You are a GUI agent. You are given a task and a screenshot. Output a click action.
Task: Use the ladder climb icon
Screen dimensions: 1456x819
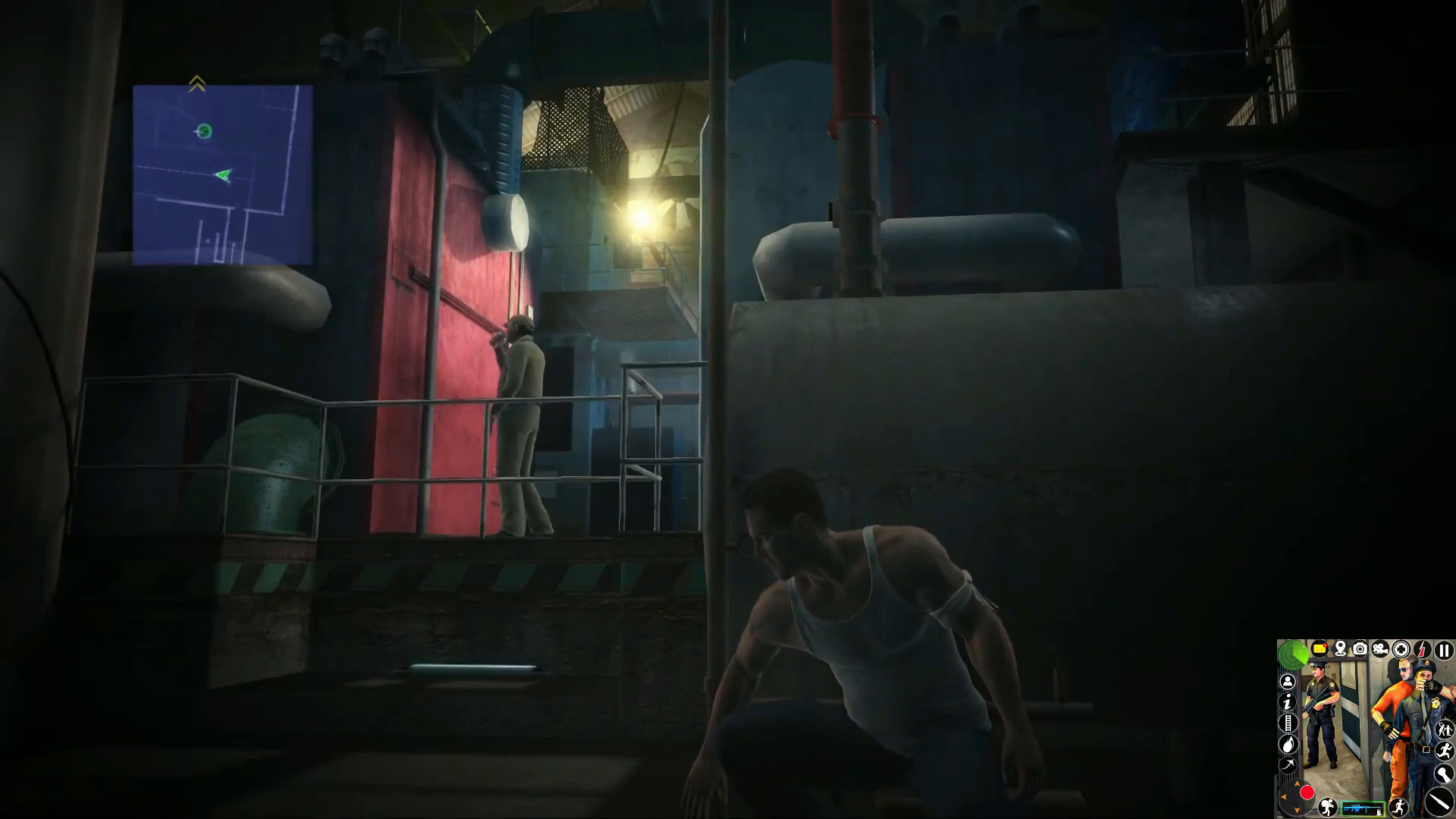(x=1288, y=723)
